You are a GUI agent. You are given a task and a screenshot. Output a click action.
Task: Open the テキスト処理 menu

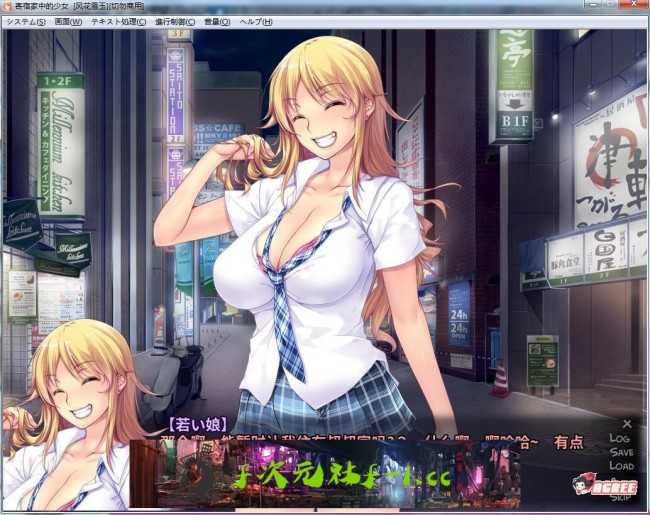[118, 21]
